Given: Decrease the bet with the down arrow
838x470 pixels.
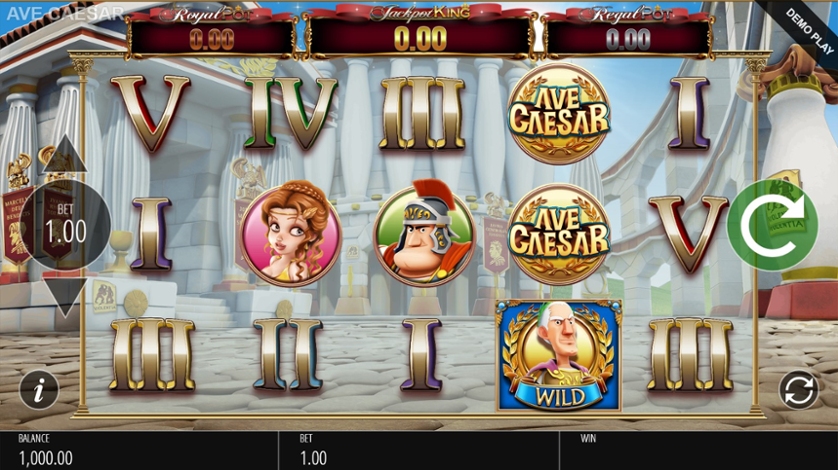Looking at the screenshot, I should coord(66,296).
